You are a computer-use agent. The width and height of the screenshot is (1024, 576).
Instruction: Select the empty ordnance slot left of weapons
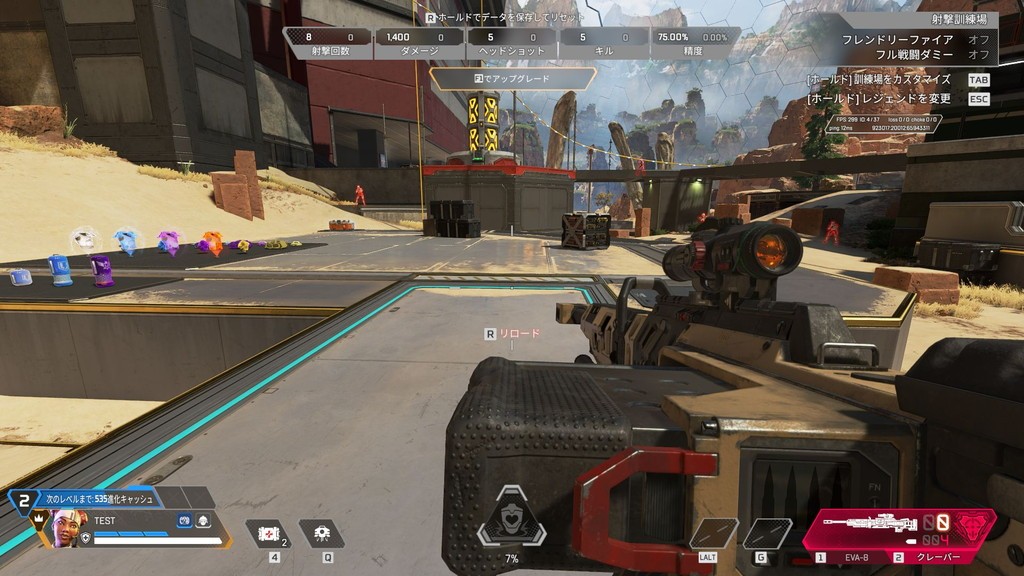[x=767, y=533]
